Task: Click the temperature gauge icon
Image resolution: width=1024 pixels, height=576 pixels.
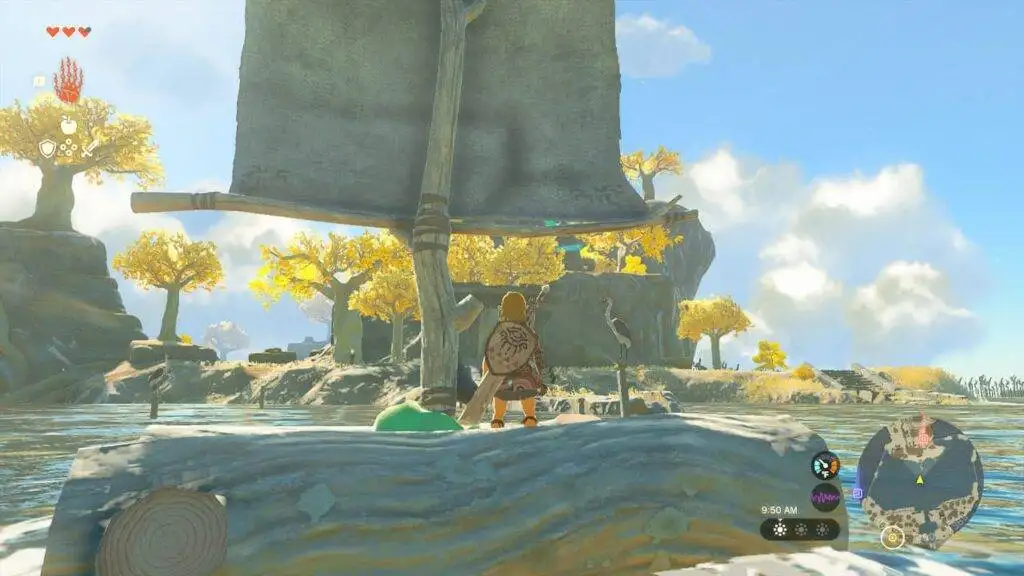Action: click(825, 465)
